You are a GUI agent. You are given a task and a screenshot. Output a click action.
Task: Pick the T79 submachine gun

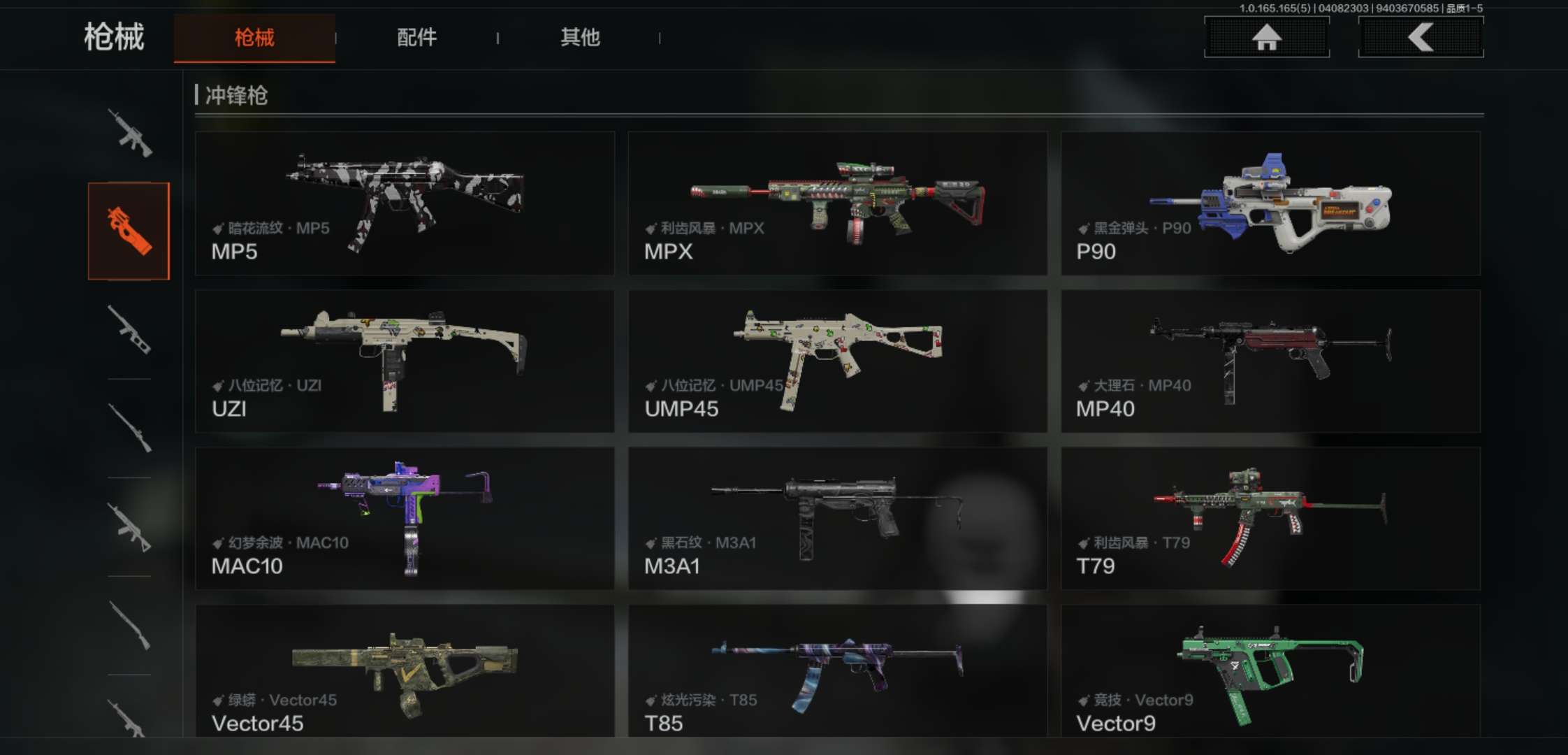tap(1270, 518)
